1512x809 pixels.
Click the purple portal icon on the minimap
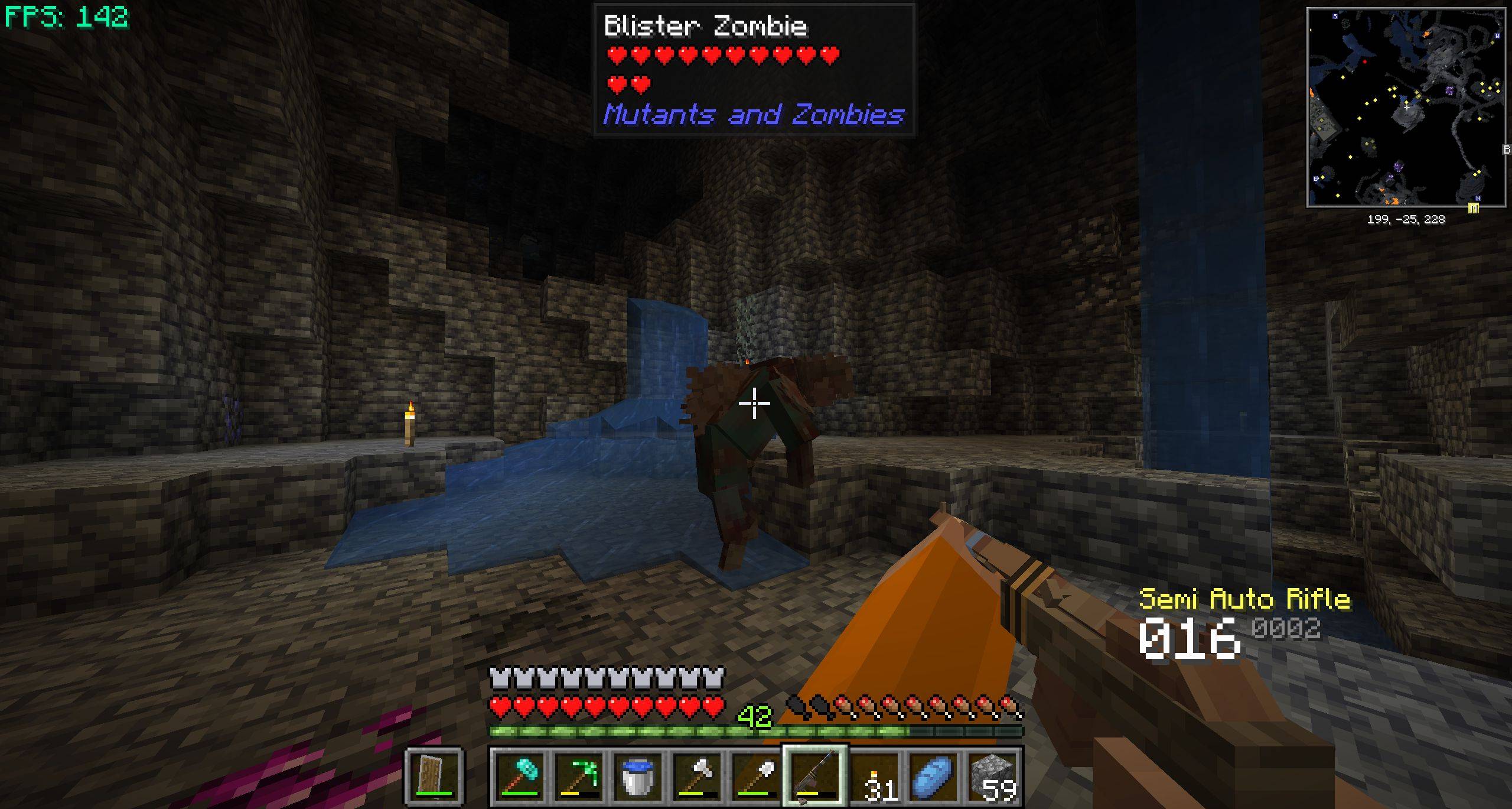click(1450, 90)
